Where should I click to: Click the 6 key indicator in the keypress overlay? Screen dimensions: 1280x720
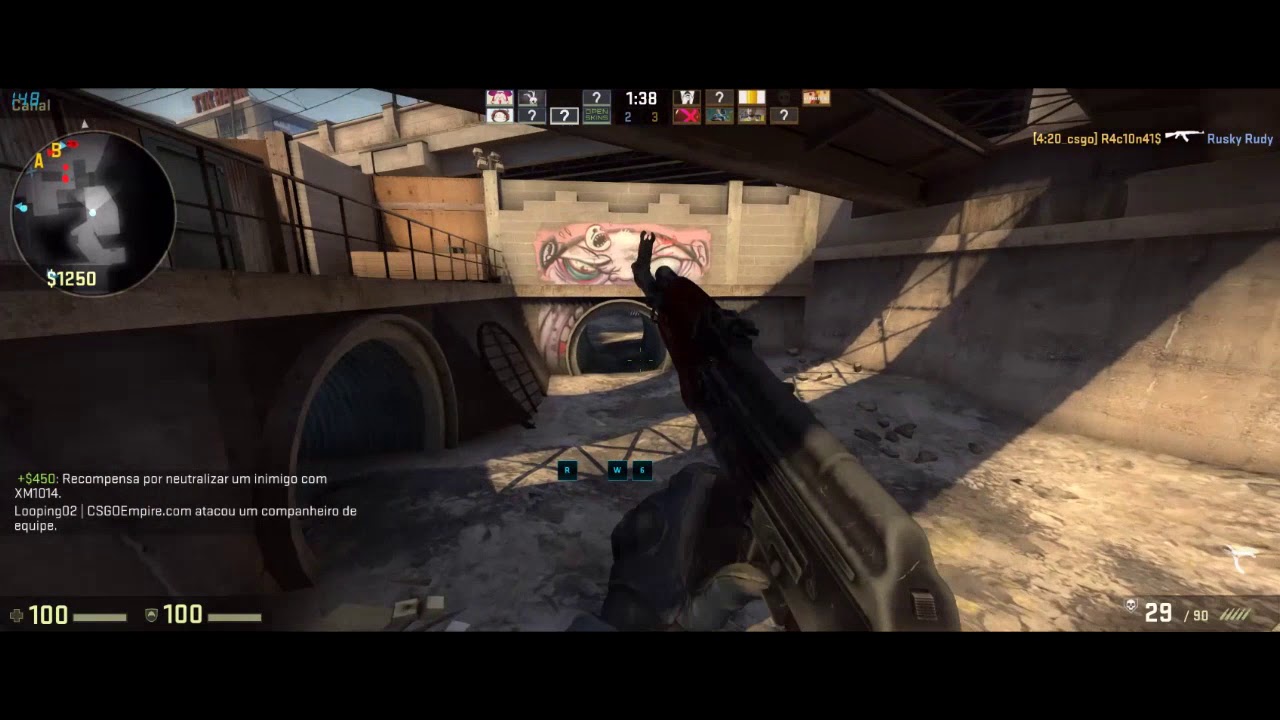(641, 470)
